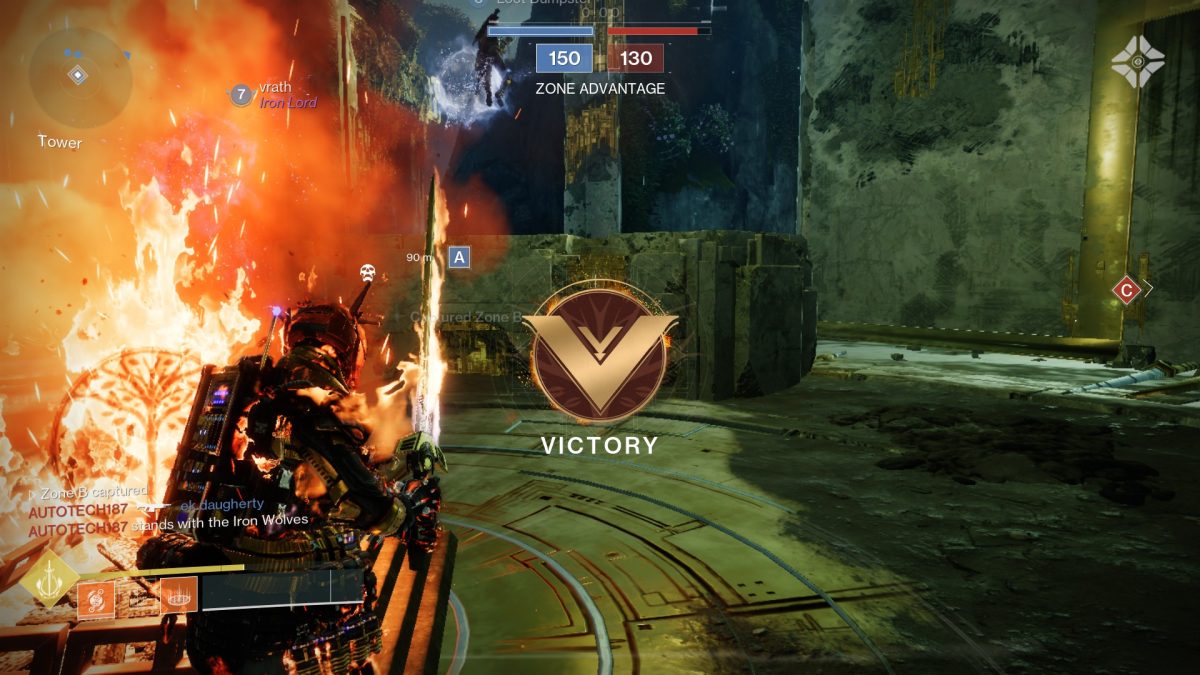
Task: Select the zone A capture marker
Action: [x=459, y=257]
